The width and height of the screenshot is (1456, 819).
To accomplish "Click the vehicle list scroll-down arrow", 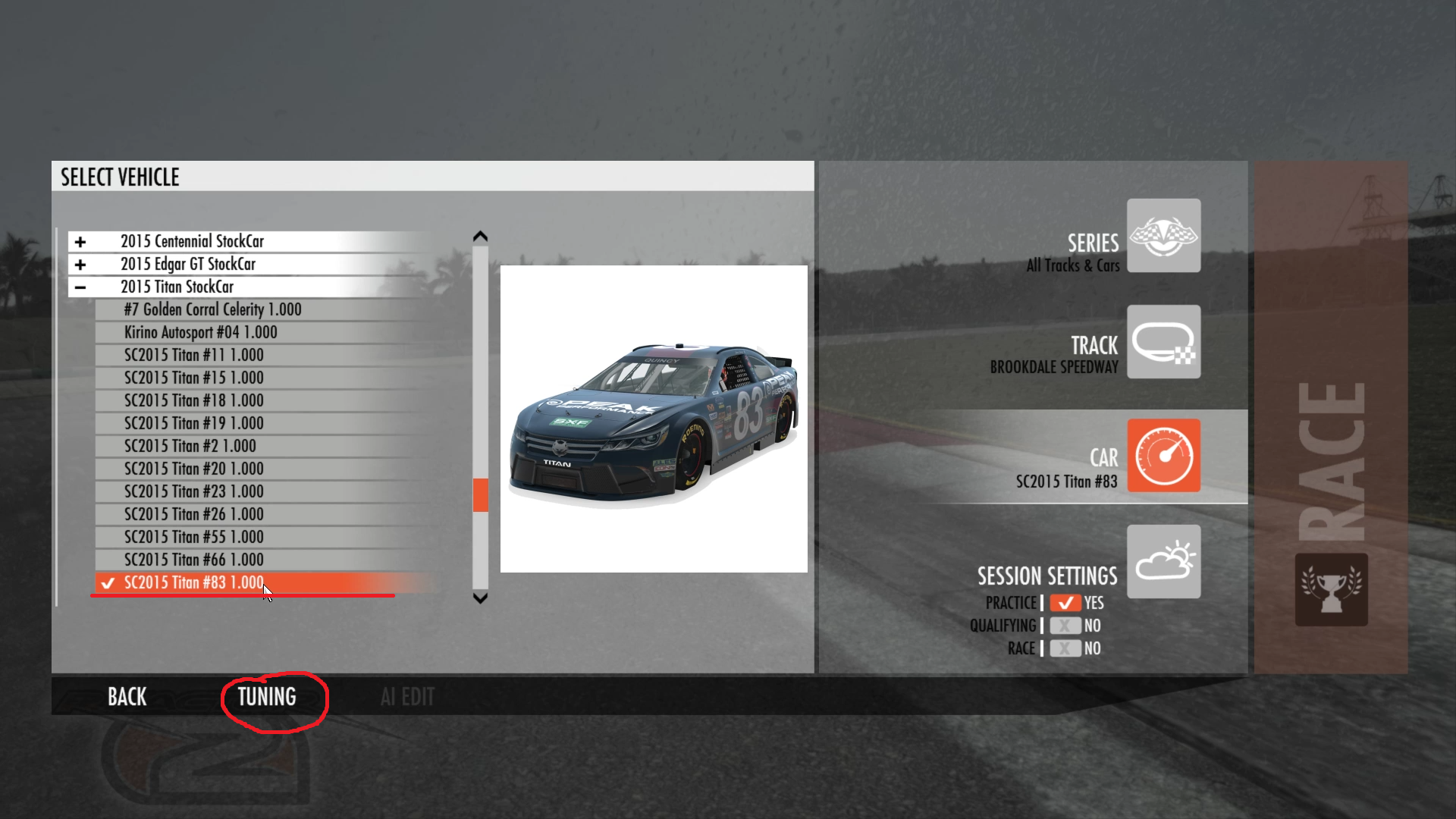I will (480, 598).
